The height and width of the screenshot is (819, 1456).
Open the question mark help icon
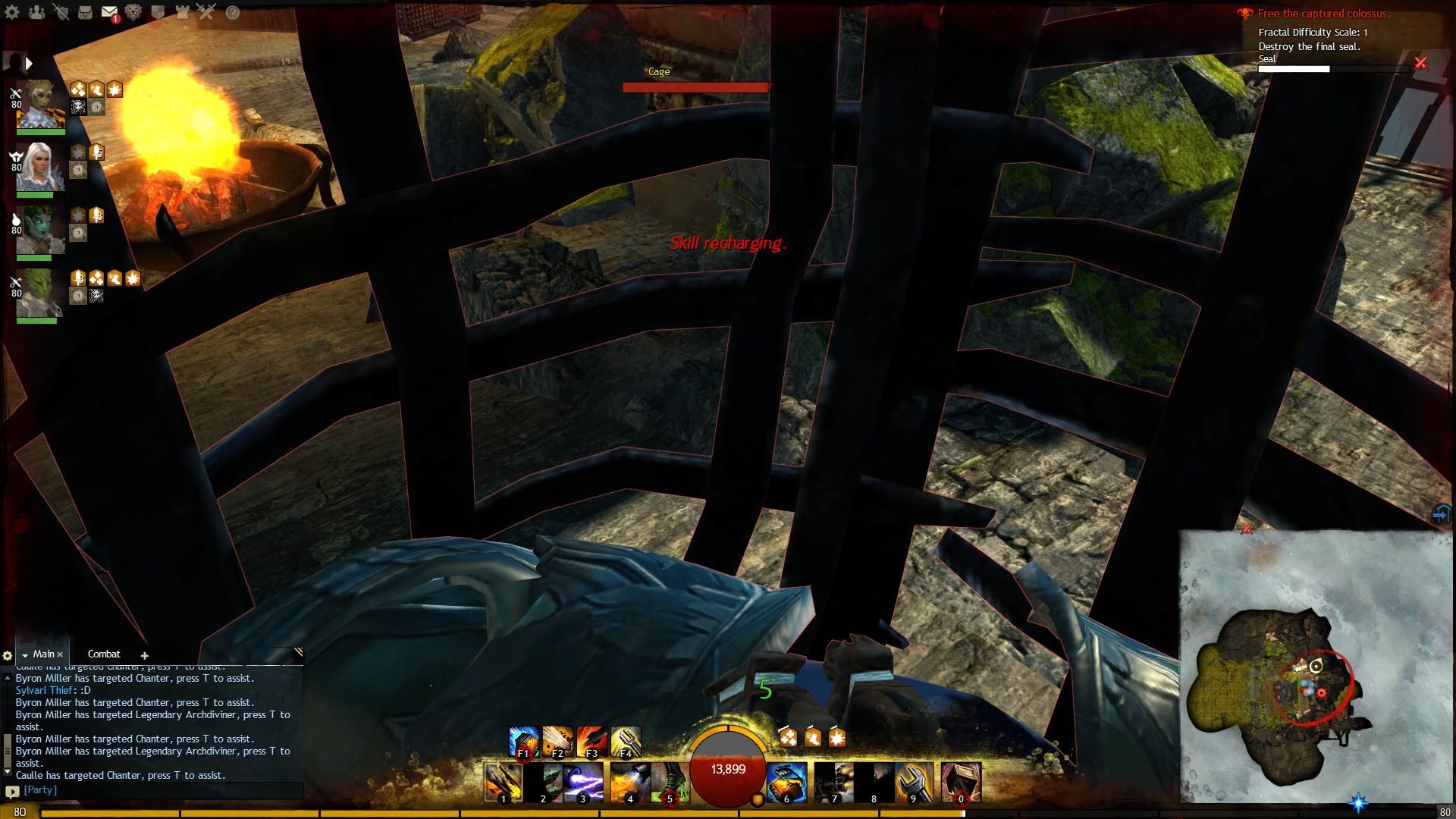click(233, 12)
